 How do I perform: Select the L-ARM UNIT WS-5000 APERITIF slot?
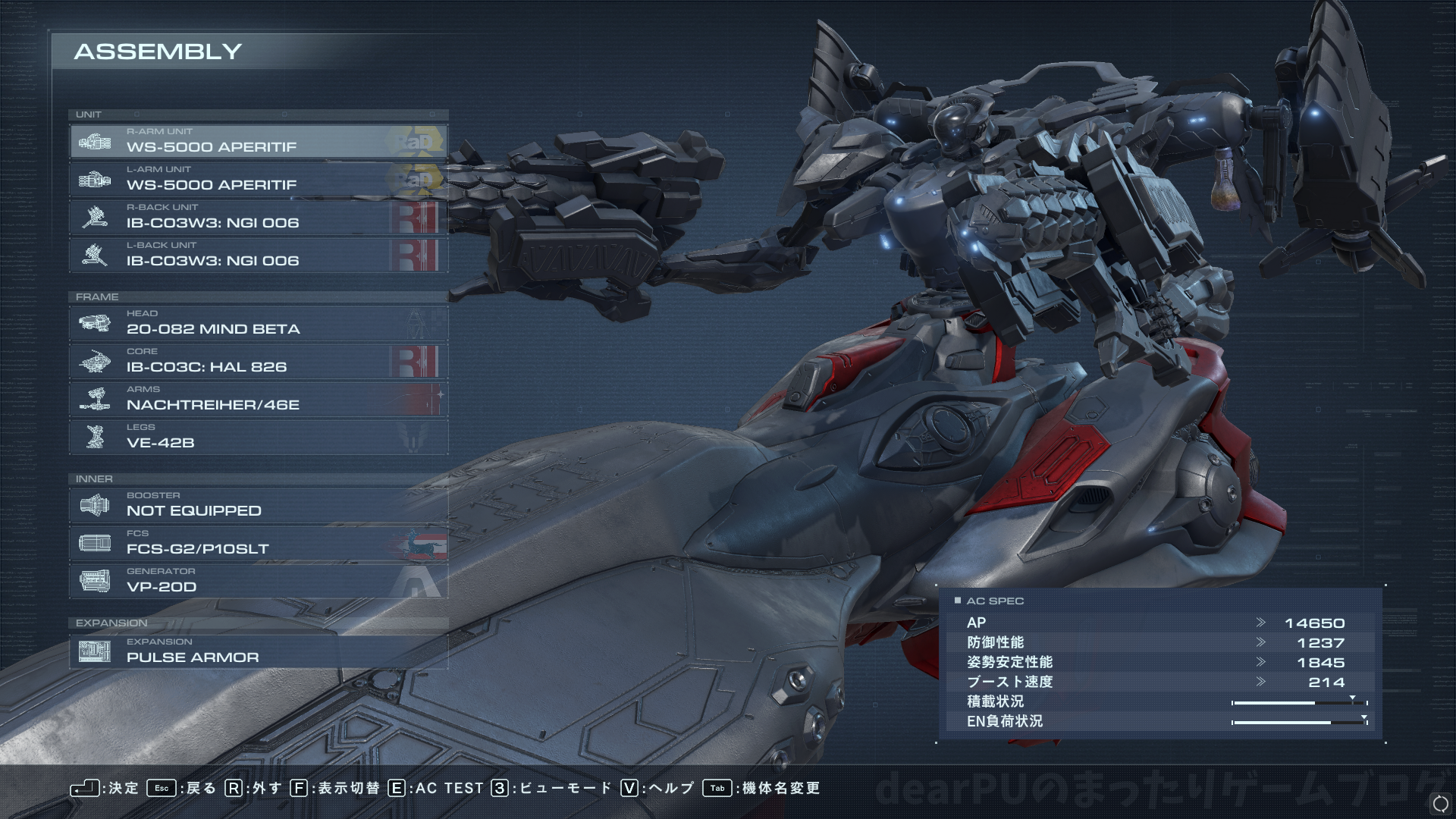pos(258,180)
